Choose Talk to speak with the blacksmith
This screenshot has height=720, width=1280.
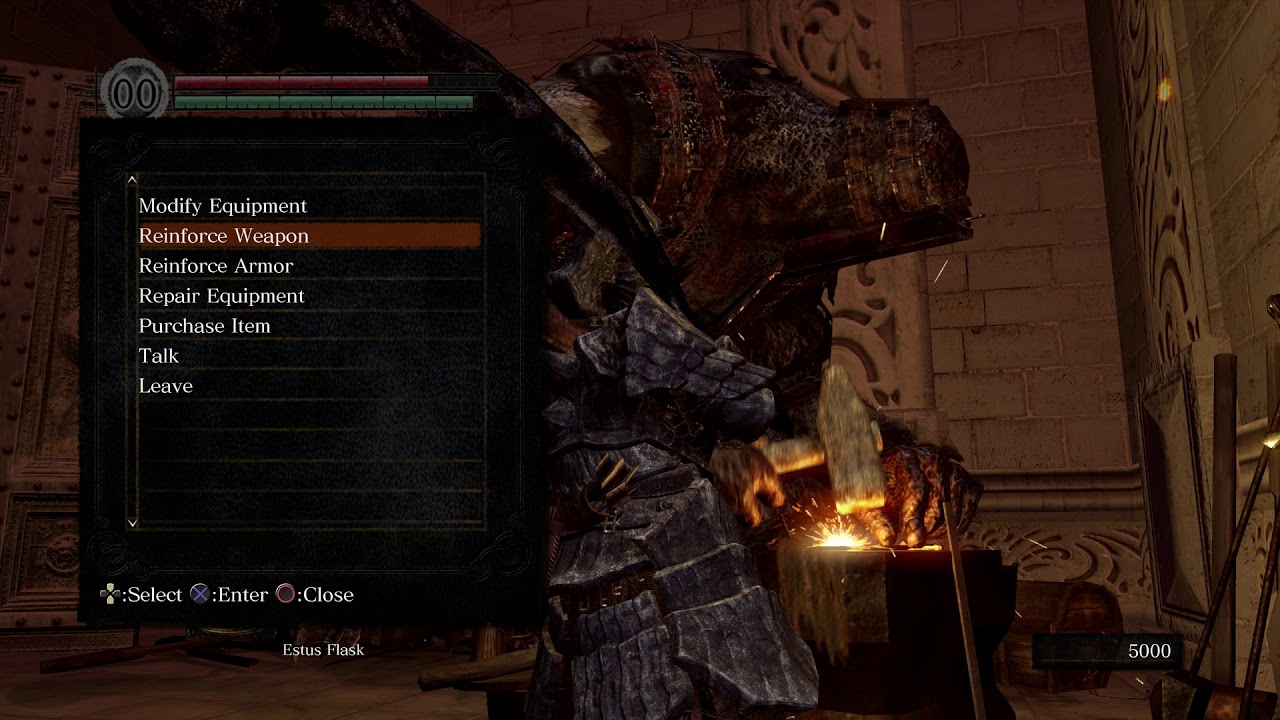159,356
